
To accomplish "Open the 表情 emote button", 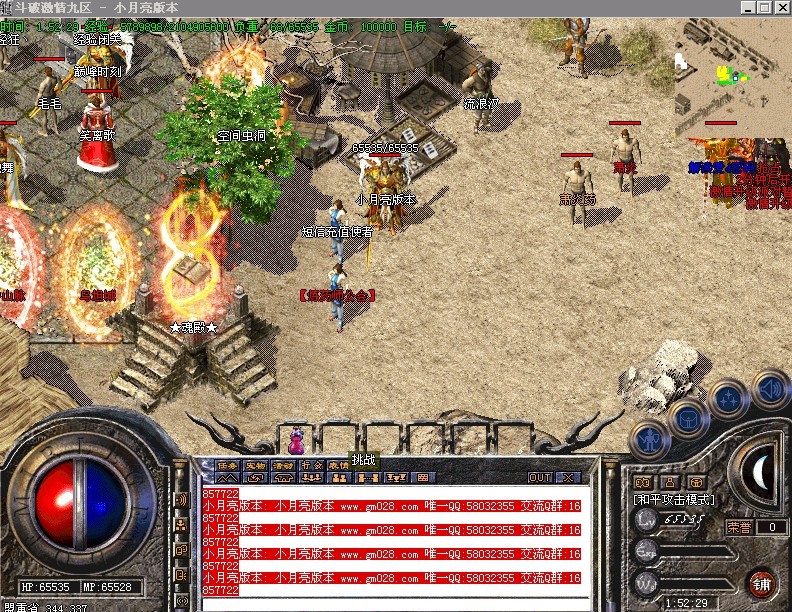I will (339, 465).
